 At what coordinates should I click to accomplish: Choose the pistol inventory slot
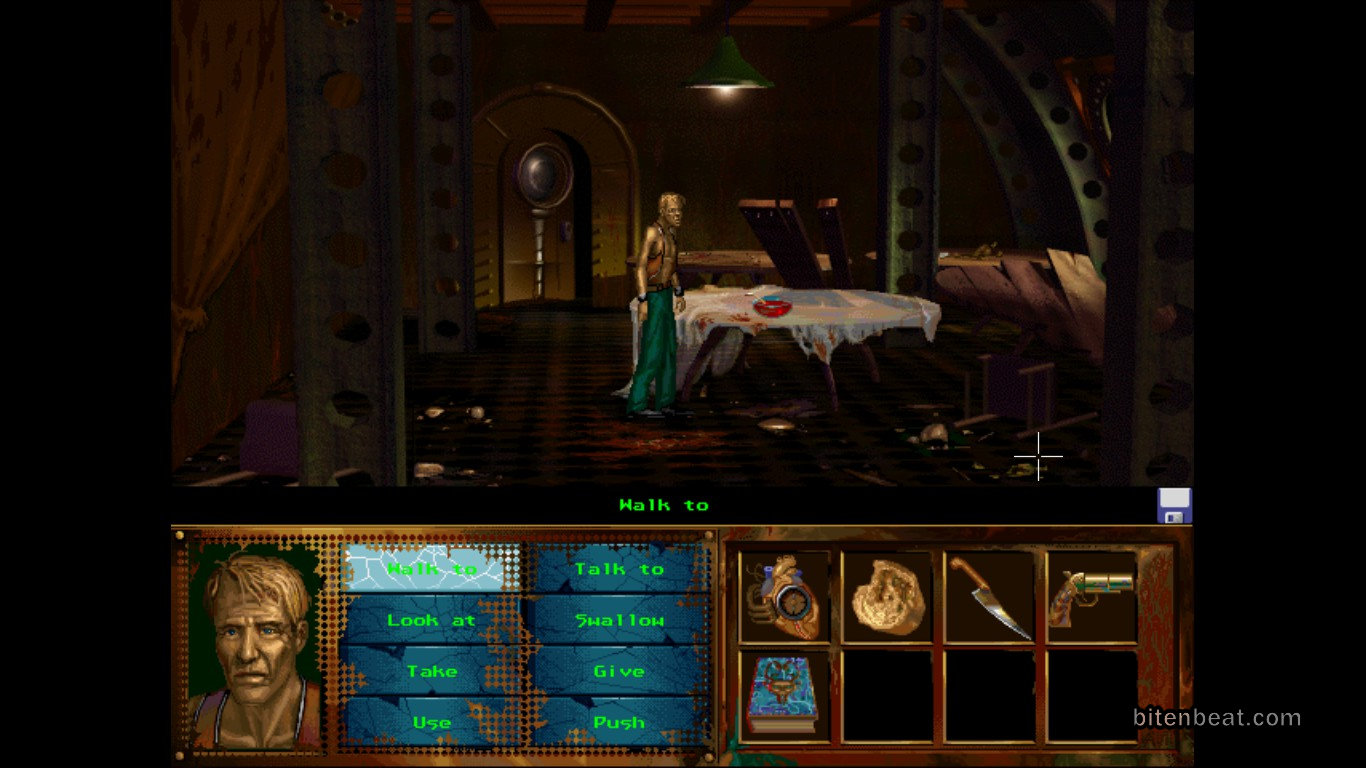1091,597
